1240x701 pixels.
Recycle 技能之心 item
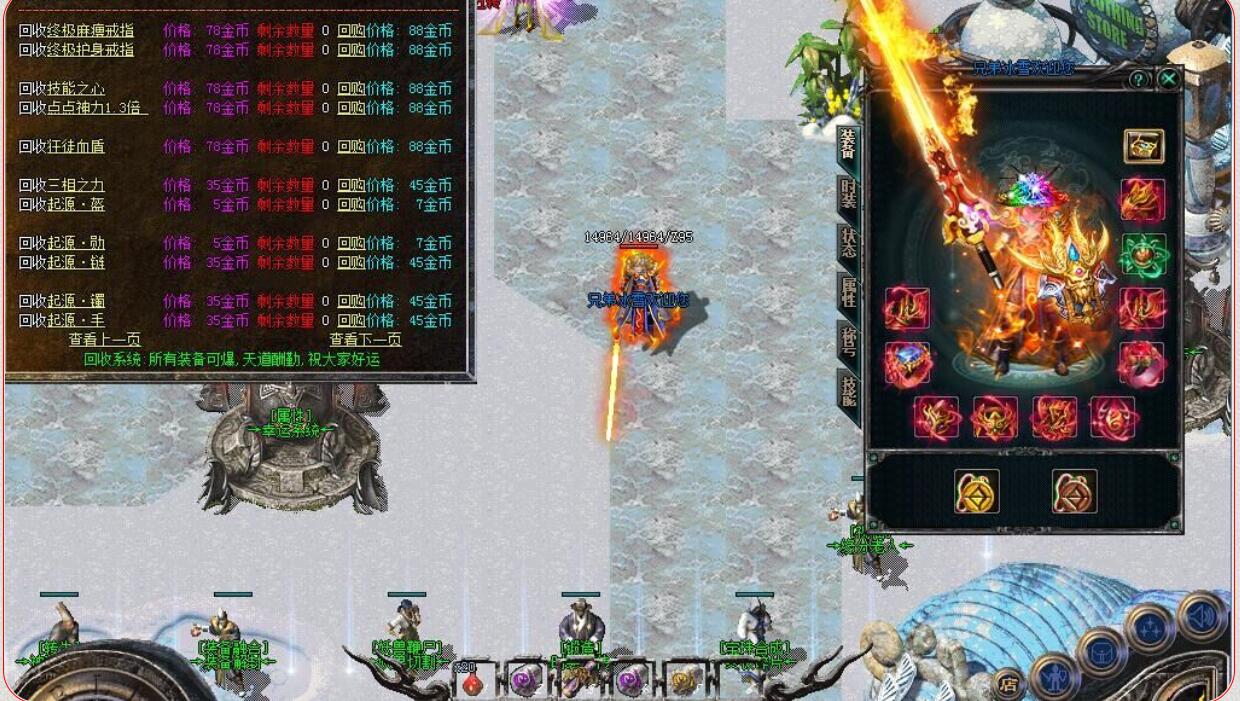point(62,88)
